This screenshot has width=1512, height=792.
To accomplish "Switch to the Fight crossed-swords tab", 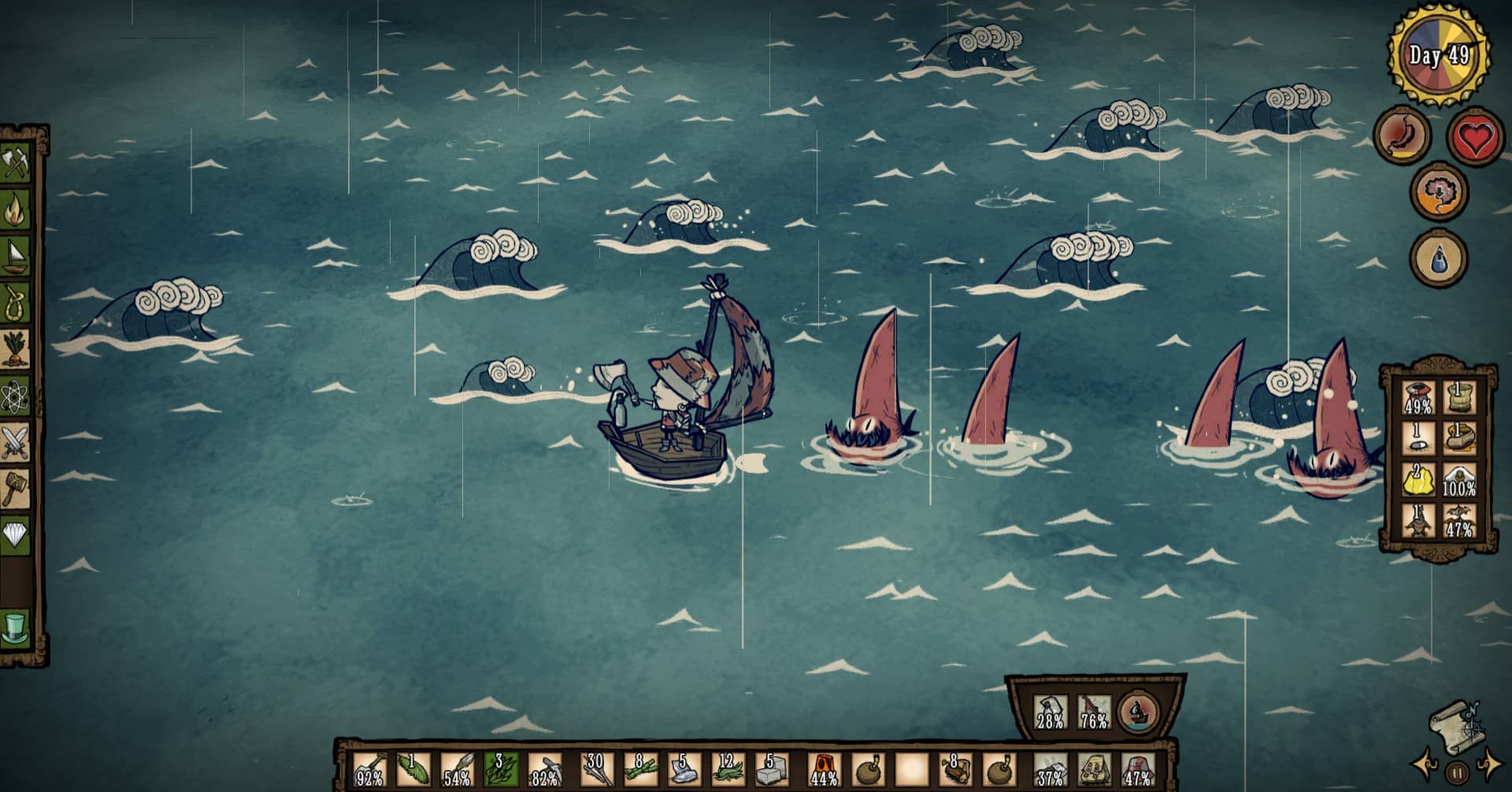I will (15, 442).
